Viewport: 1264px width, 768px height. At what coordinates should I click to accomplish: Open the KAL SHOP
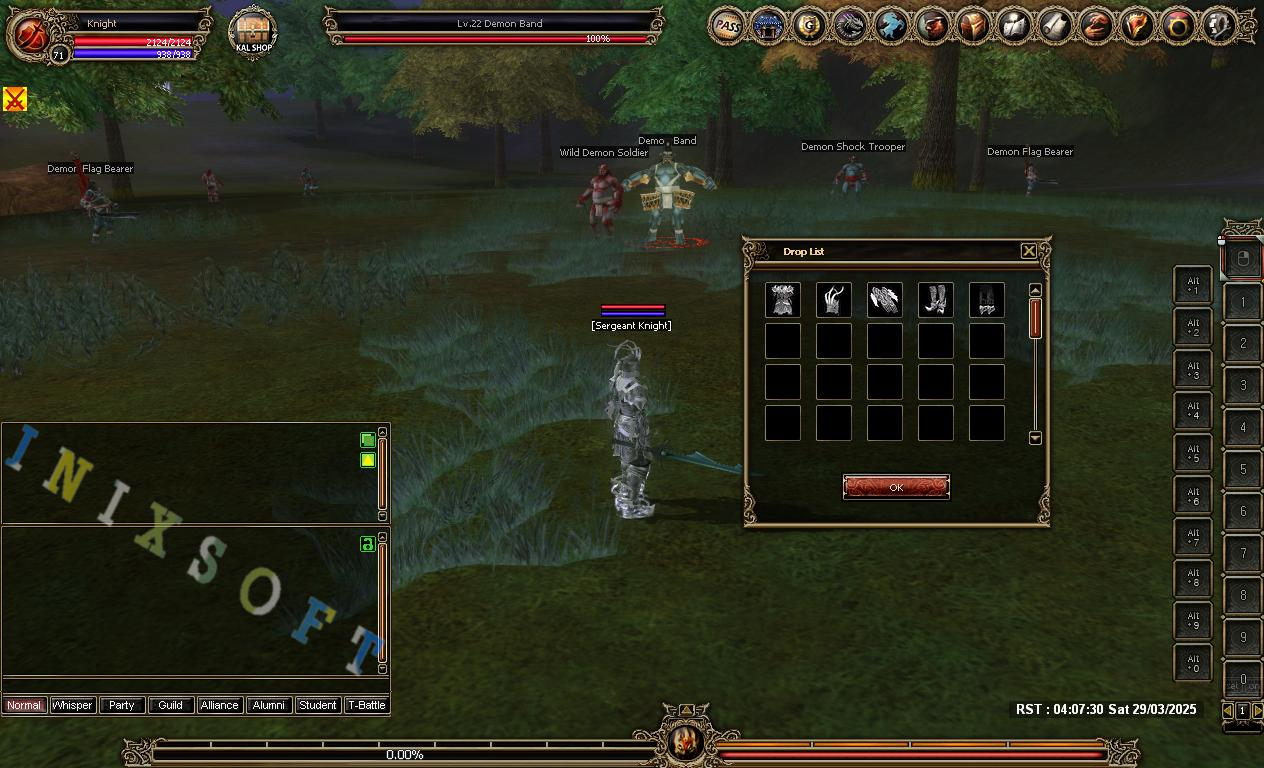(x=253, y=33)
